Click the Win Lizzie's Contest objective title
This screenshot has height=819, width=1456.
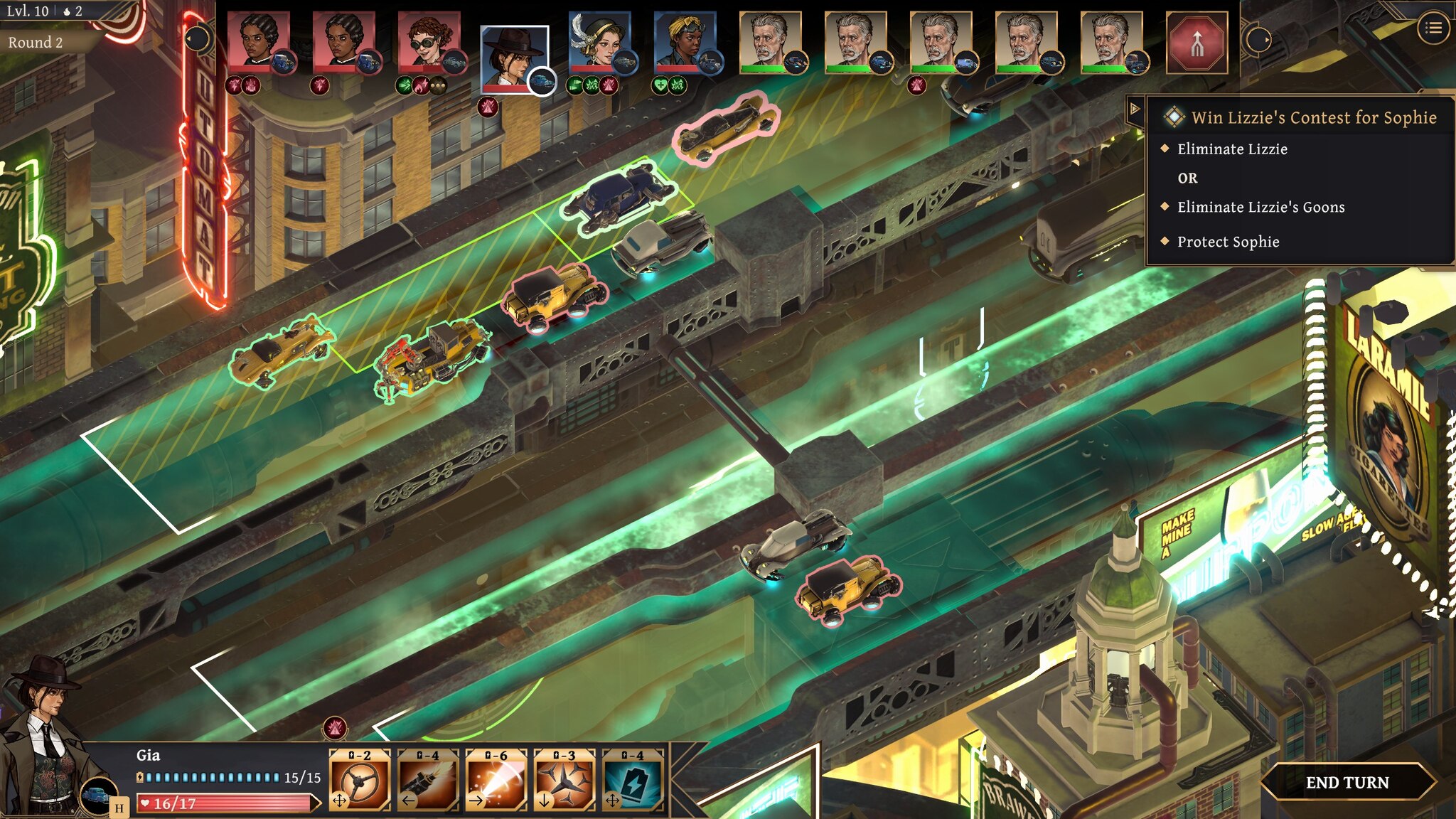pyautogui.click(x=1314, y=117)
